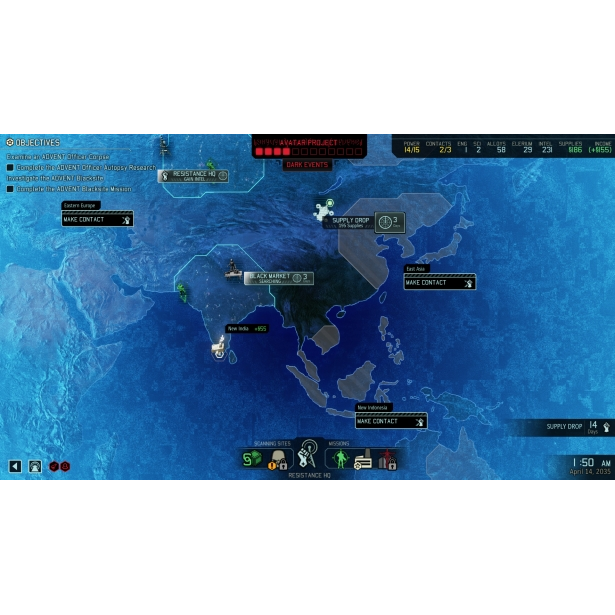Viewport: 615px width, 615px height.
Task: Select the Resistance HQ map label
Action: 195,175
